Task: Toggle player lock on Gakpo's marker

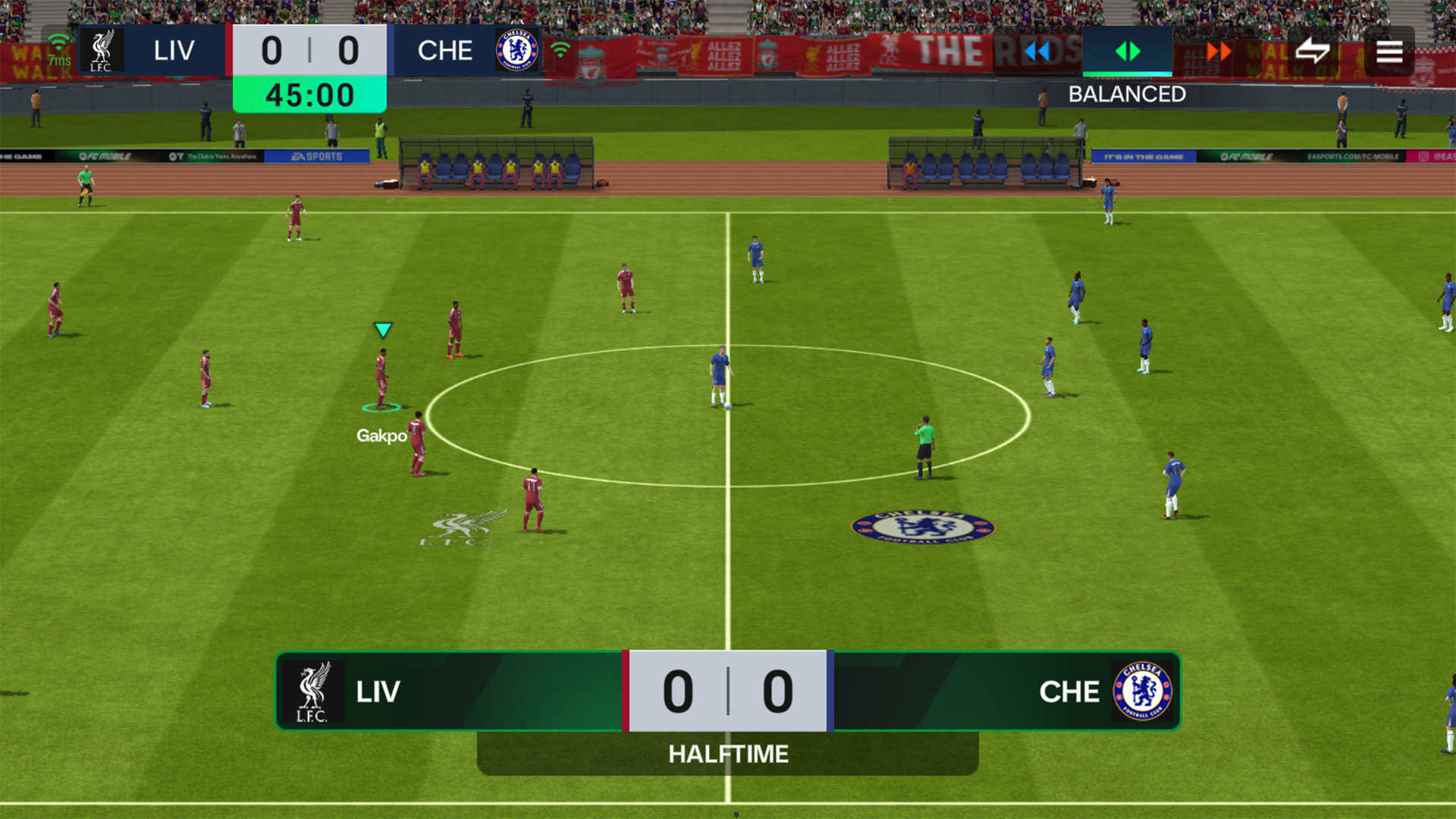Action: coord(384,408)
